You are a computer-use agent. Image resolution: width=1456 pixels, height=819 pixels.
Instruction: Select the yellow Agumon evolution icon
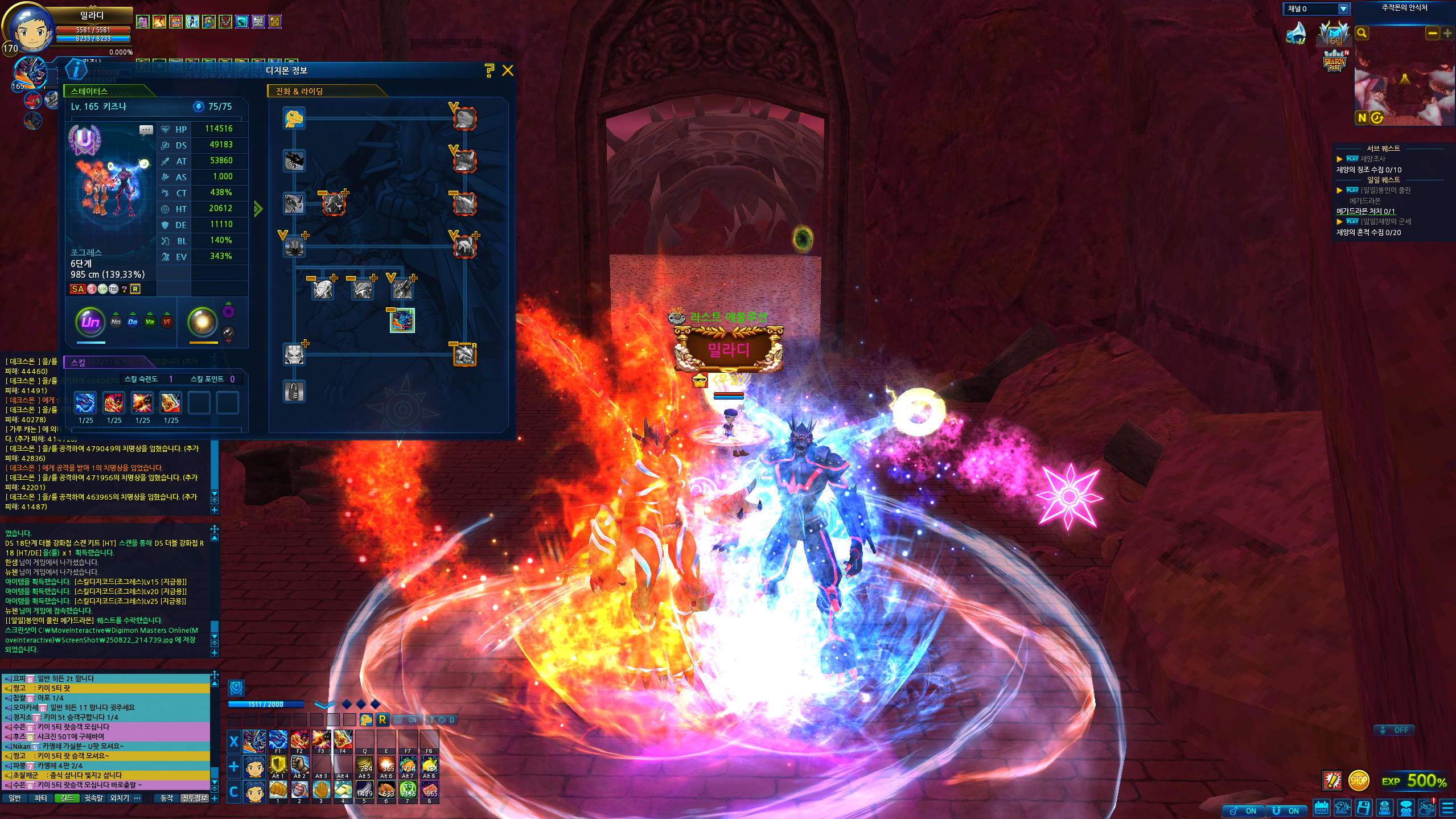coord(294,118)
